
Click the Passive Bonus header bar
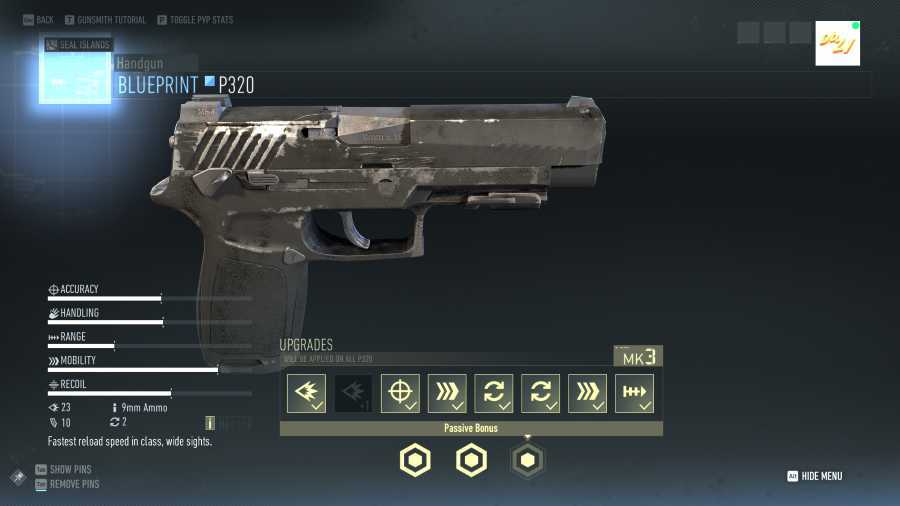tap(471, 428)
